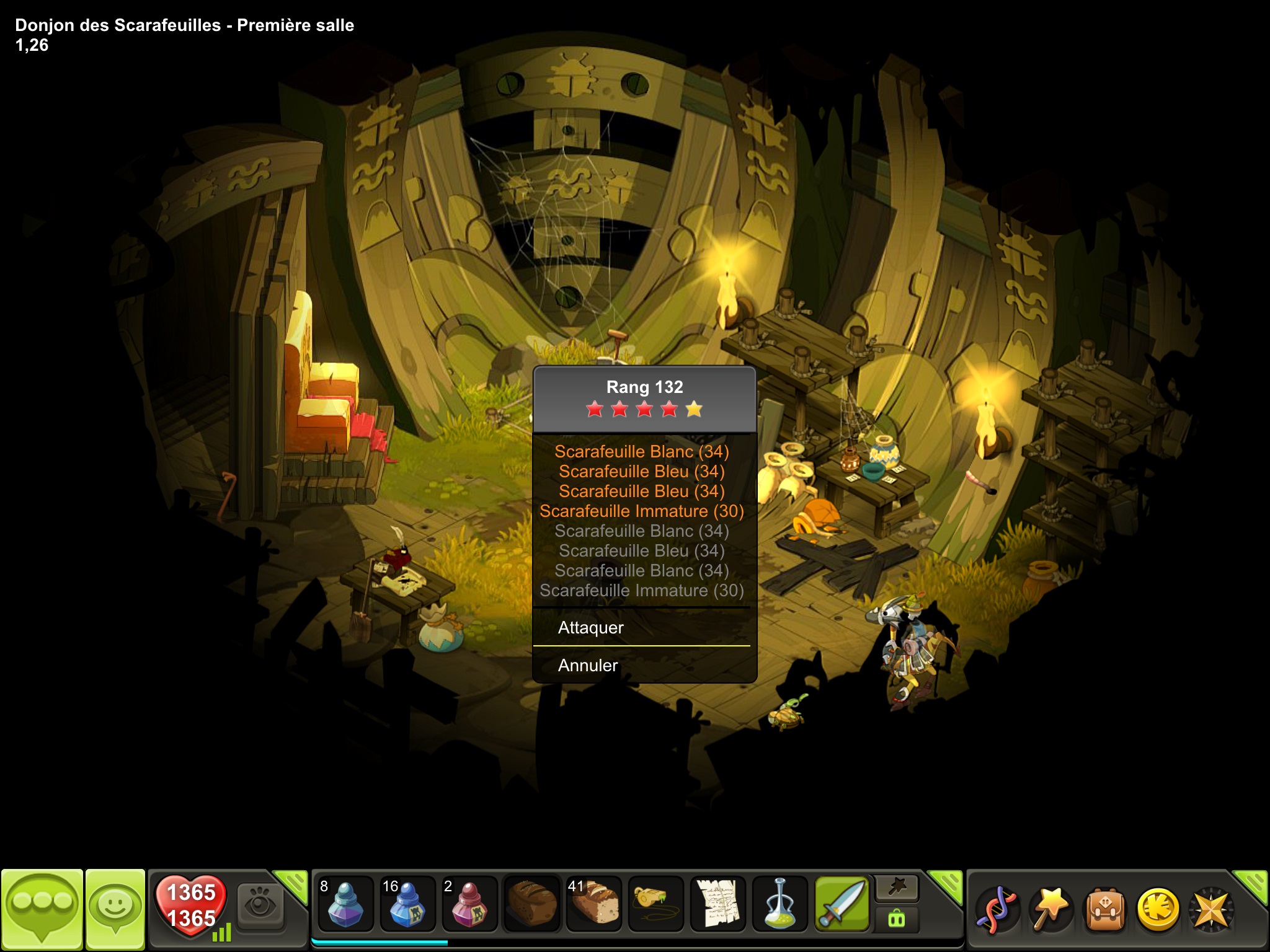Viewport: 1270px width, 952px height.
Task: Select the dark brown bread slot
Action: click(531, 905)
